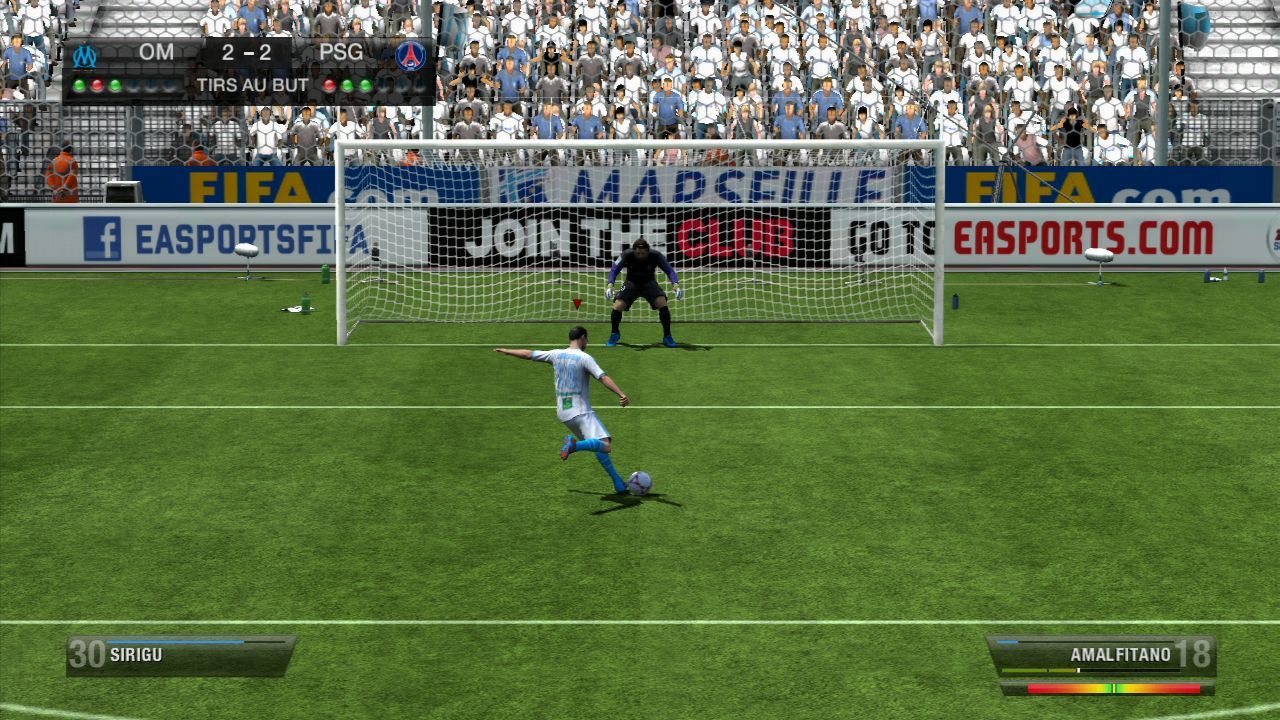Click the last green penalty light under PSG
1280x720 pixels.
pyautogui.click(x=365, y=83)
